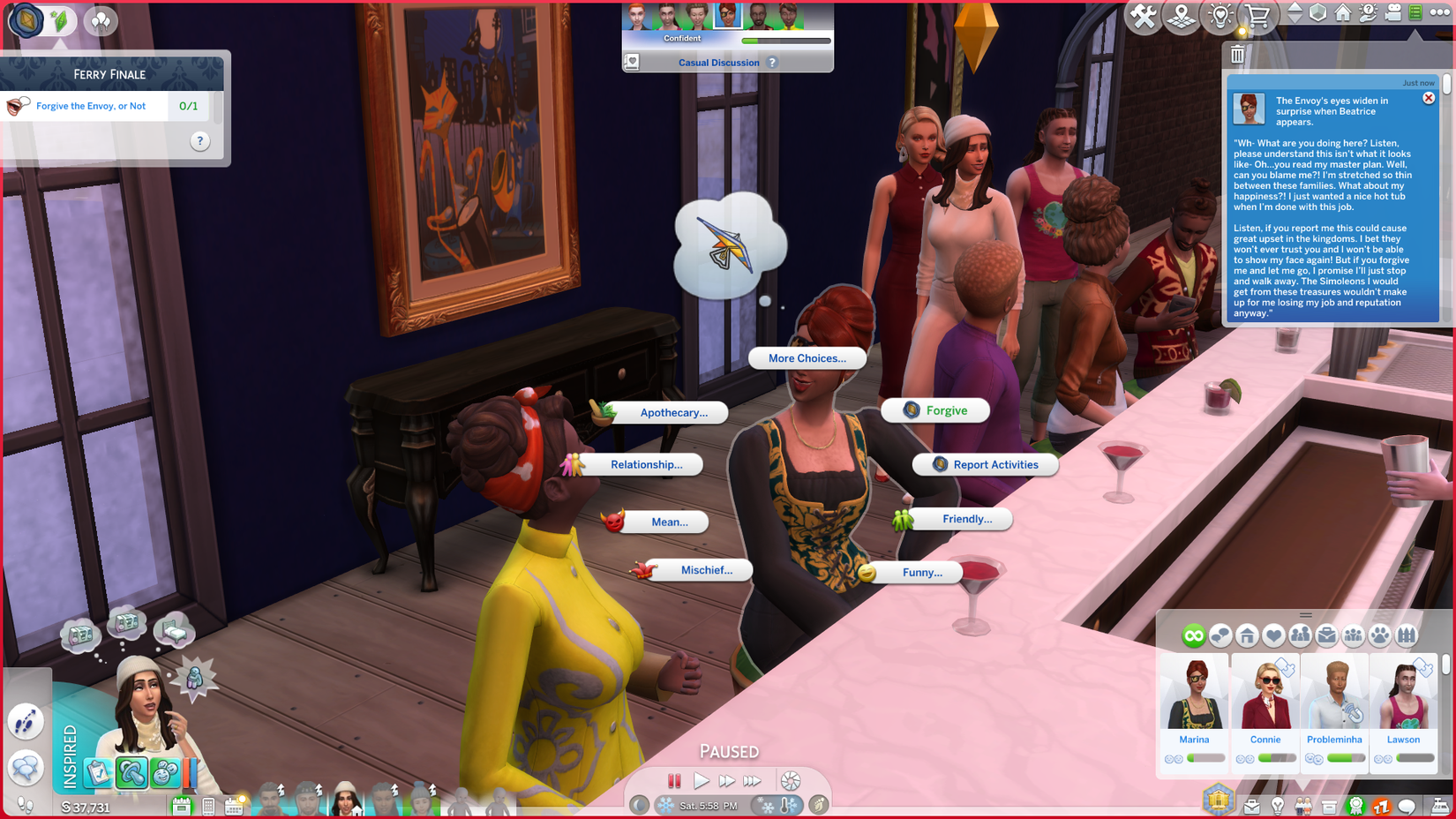The height and width of the screenshot is (819, 1456).
Task: Open the Sim's phone icon
Action: 208,806
